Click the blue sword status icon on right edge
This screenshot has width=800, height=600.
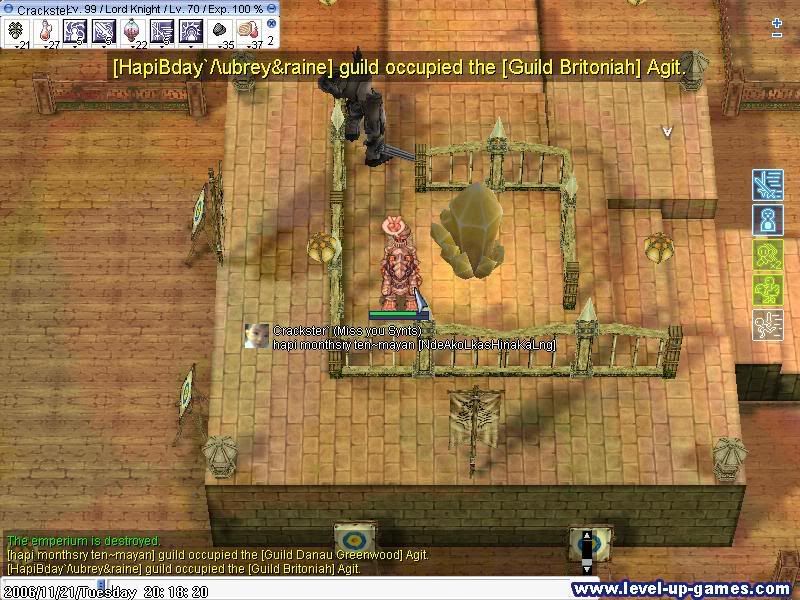pos(767,185)
